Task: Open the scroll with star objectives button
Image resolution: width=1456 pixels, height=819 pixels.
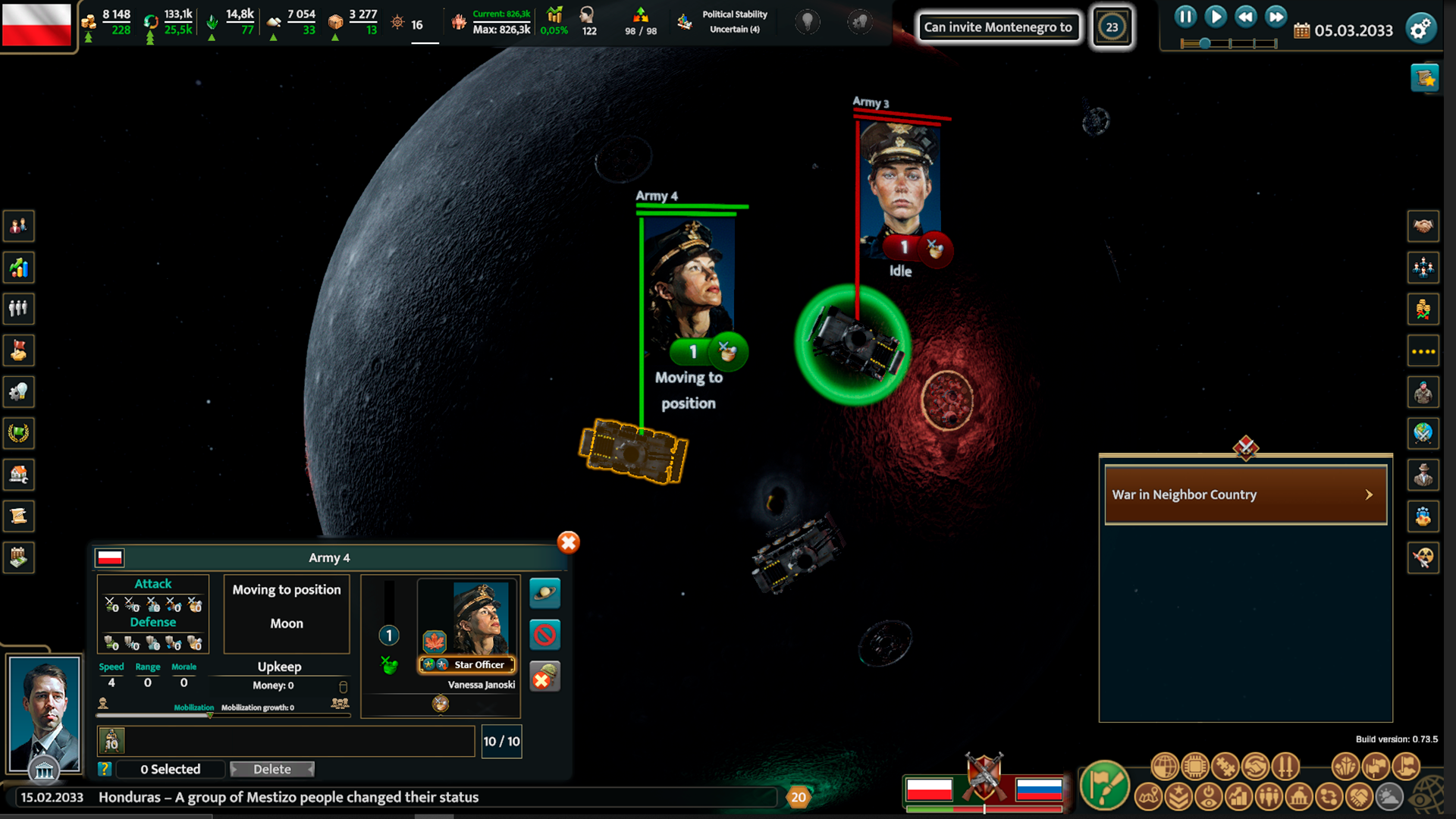Action: coord(1424,78)
